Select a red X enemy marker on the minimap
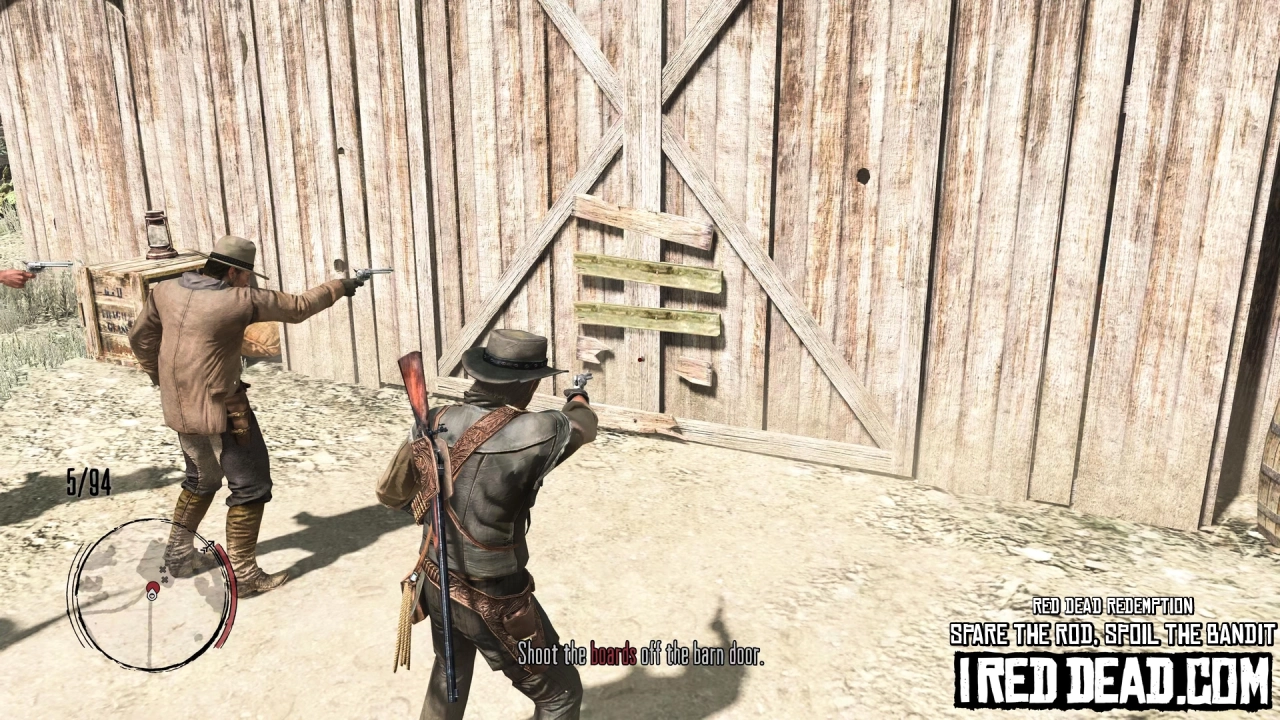Screen dimensions: 1280x720 point(162,569)
